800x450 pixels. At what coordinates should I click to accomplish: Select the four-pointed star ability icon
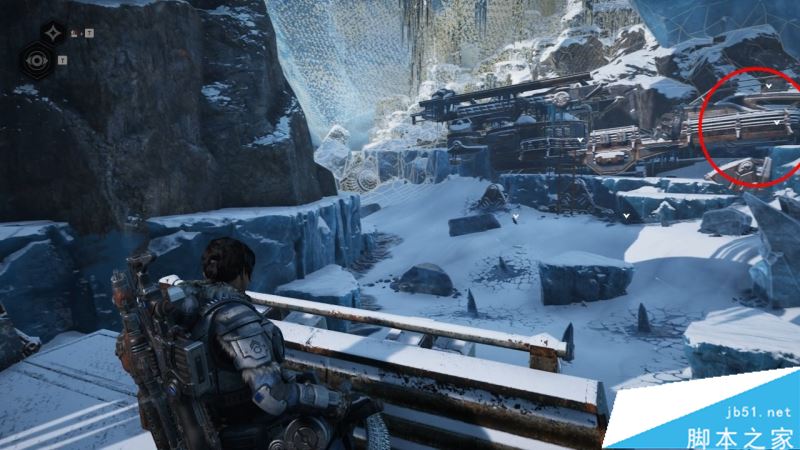pos(54,33)
